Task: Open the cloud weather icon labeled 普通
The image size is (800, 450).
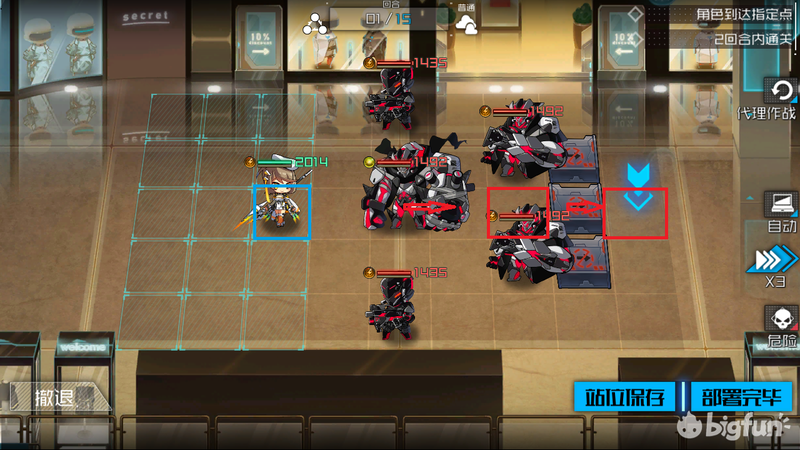Action: coord(466,24)
